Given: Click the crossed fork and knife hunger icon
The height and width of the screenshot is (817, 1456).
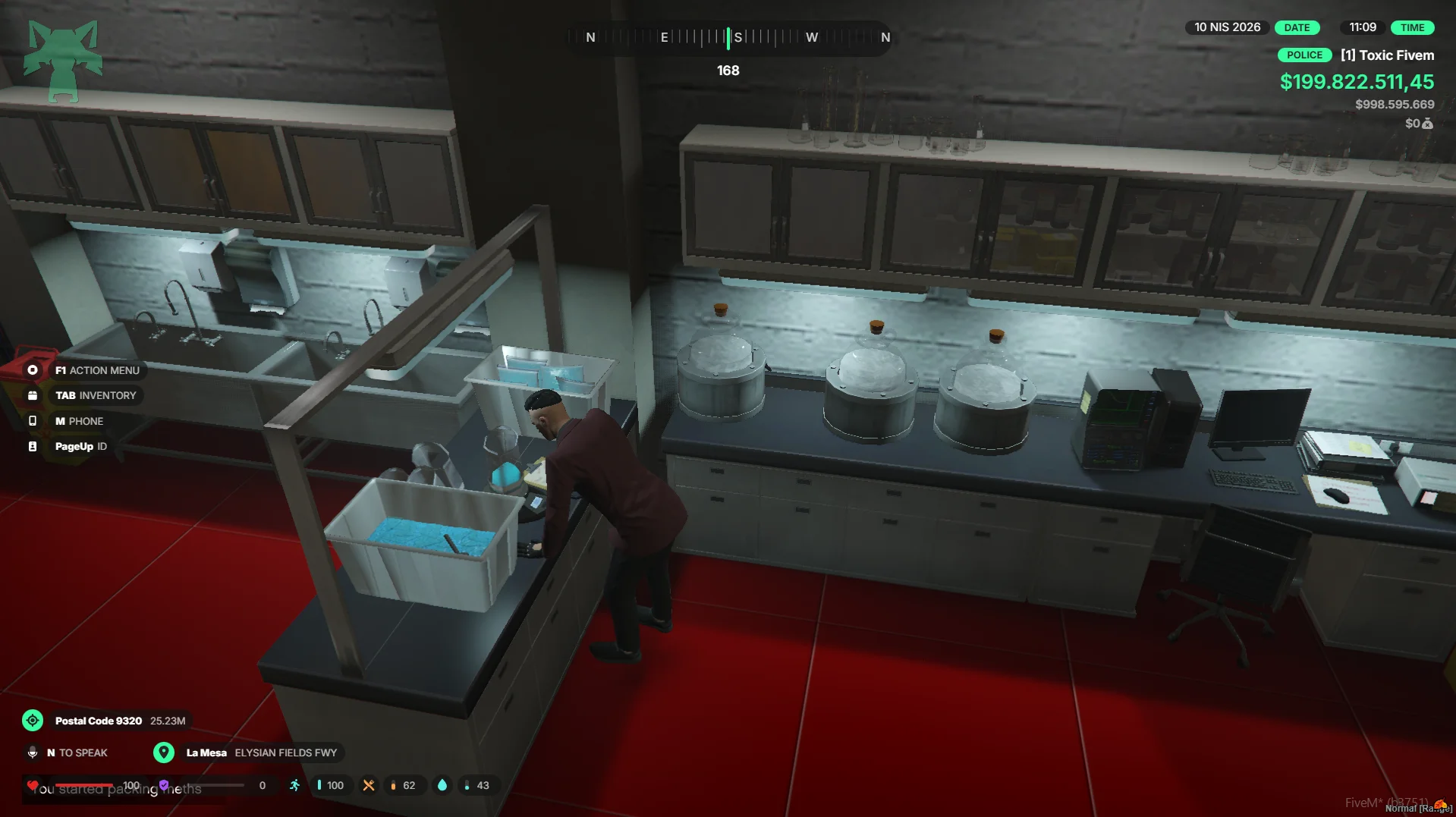Looking at the screenshot, I should 369,785.
